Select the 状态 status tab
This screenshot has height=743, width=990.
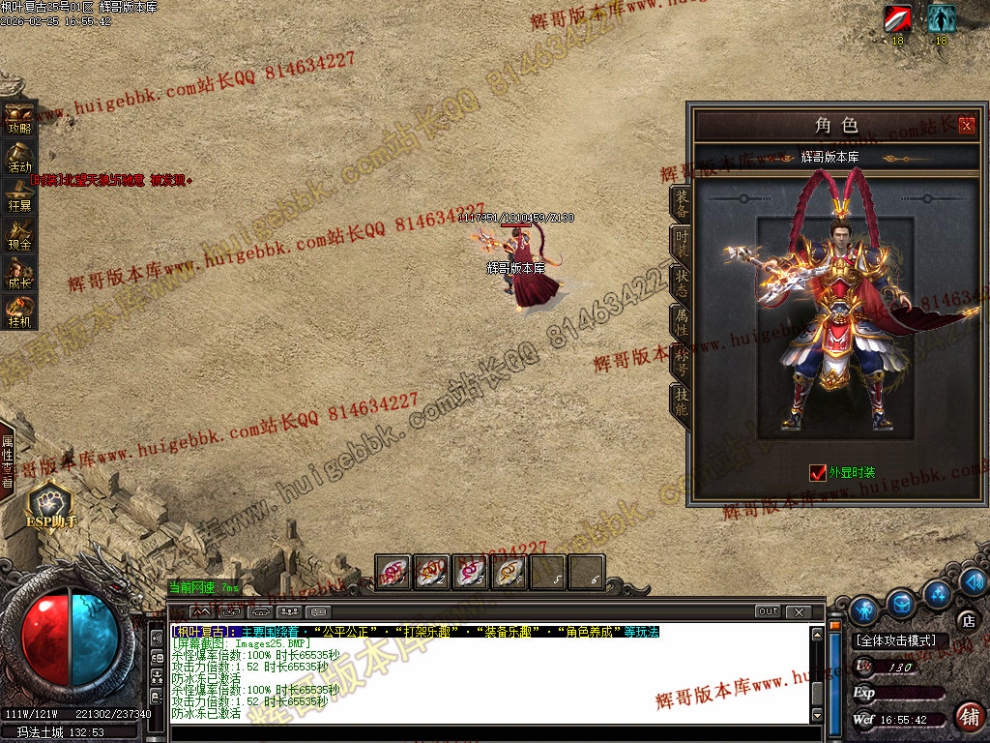click(680, 281)
